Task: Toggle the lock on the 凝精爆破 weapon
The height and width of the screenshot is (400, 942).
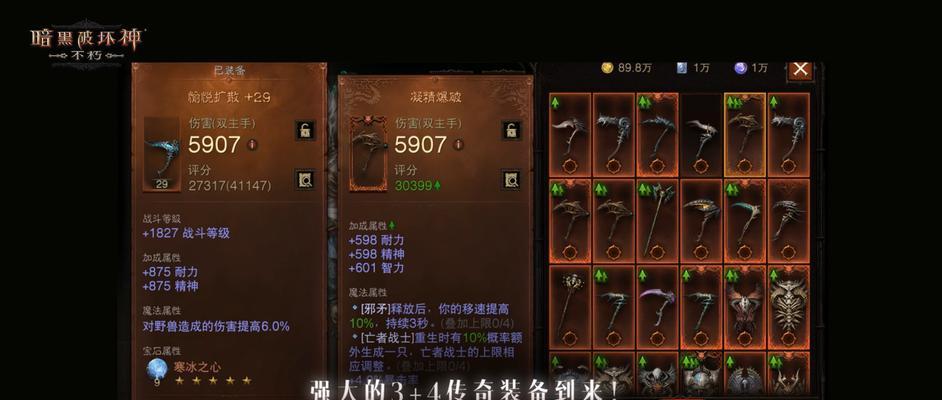Action: pos(511,131)
